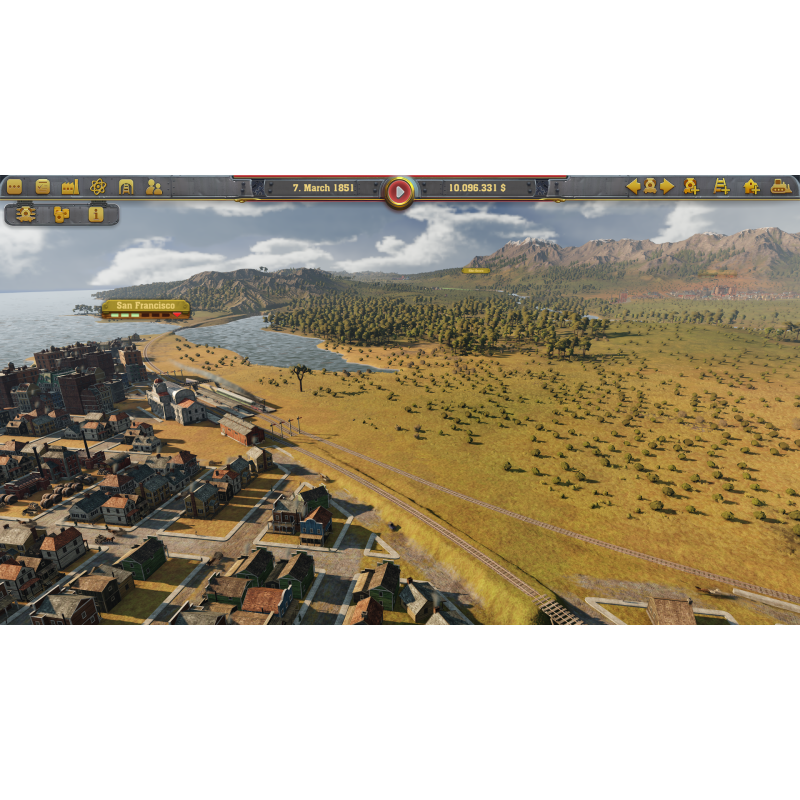Click the train icon between the arrows
The width and height of the screenshot is (800, 800).
650,186
